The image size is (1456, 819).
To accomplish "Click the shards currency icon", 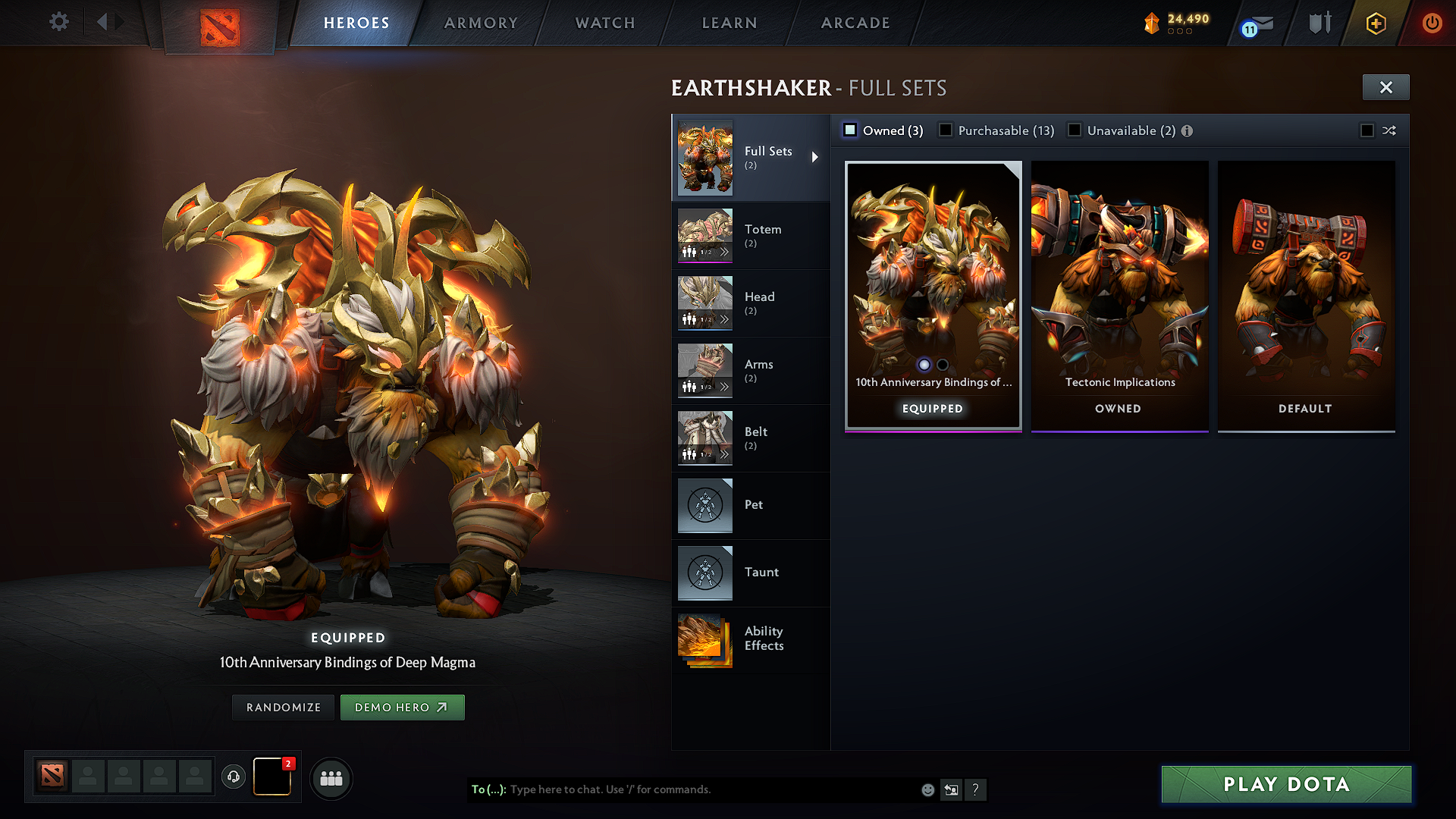I will pyautogui.click(x=1152, y=23).
